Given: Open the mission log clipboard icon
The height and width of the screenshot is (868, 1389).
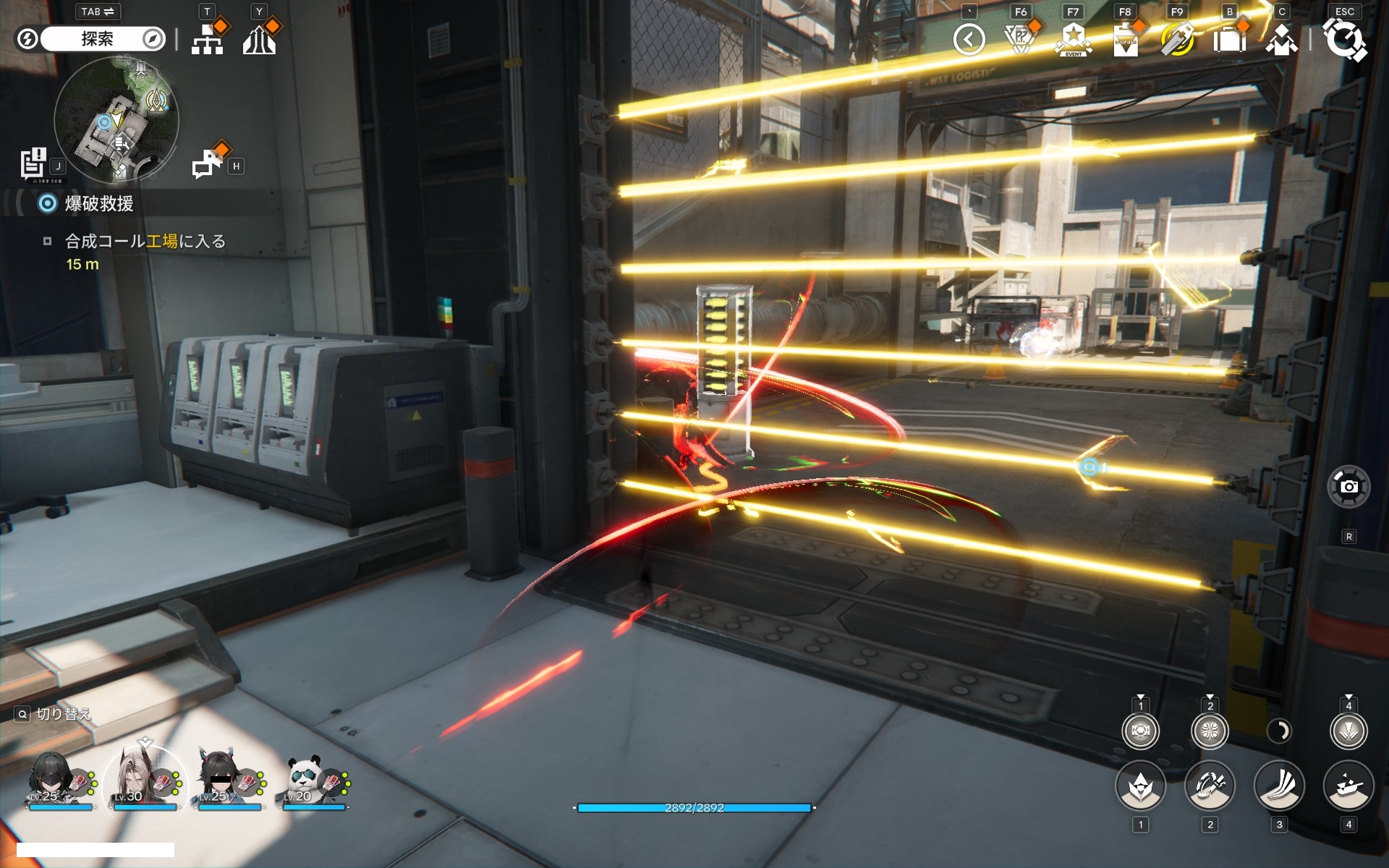Looking at the screenshot, I should click(33, 163).
